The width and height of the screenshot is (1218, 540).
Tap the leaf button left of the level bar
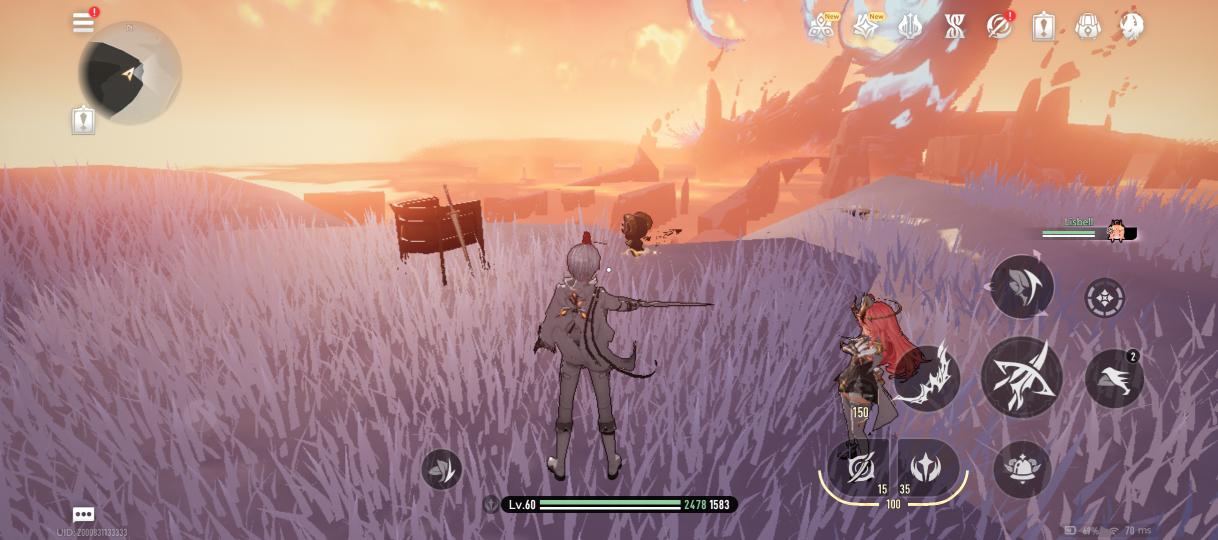tap(441, 468)
